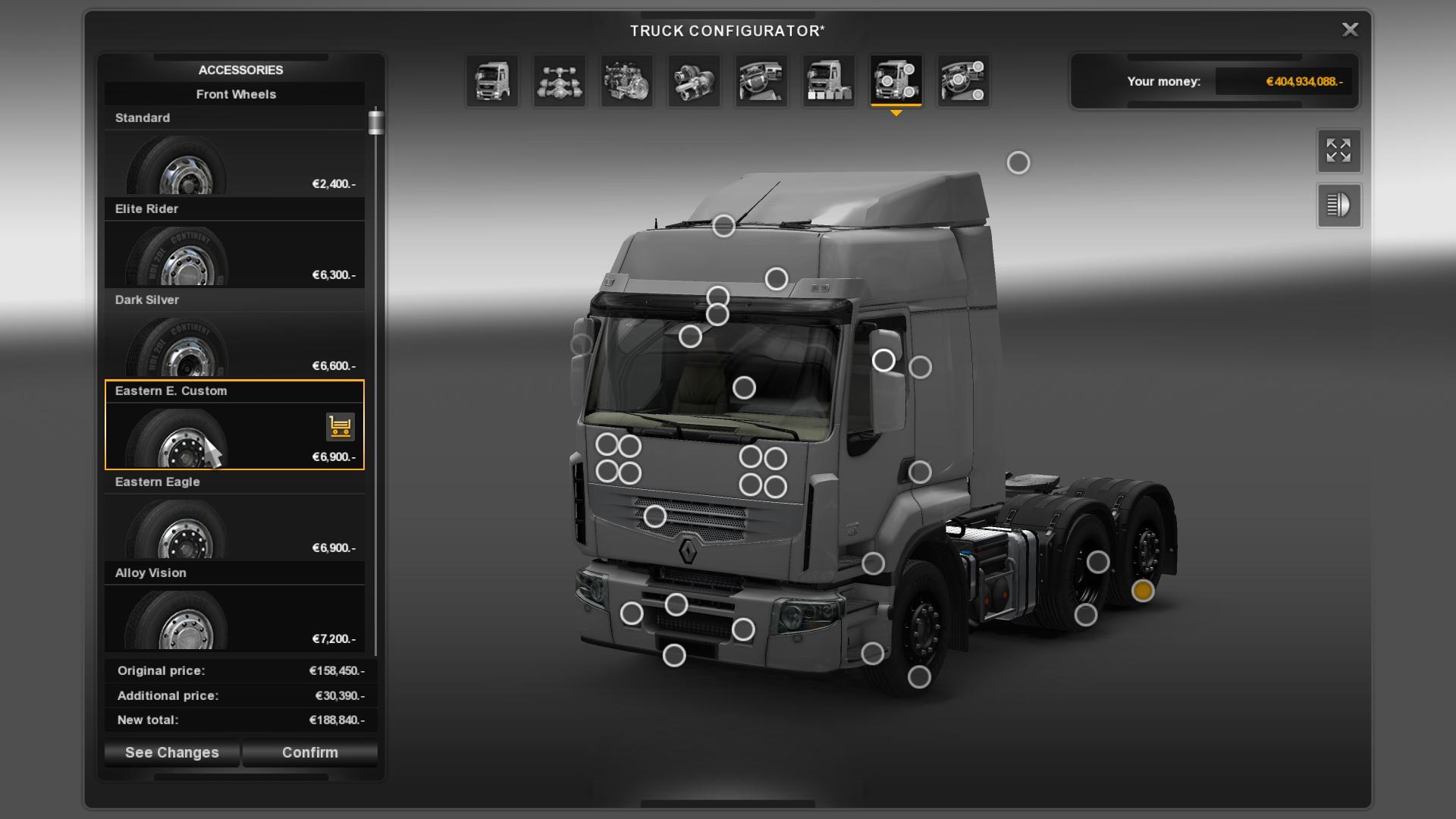Switch to the interior steering wheel tab
Screen dimensions: 1456x819
click(x=761, y=80)
